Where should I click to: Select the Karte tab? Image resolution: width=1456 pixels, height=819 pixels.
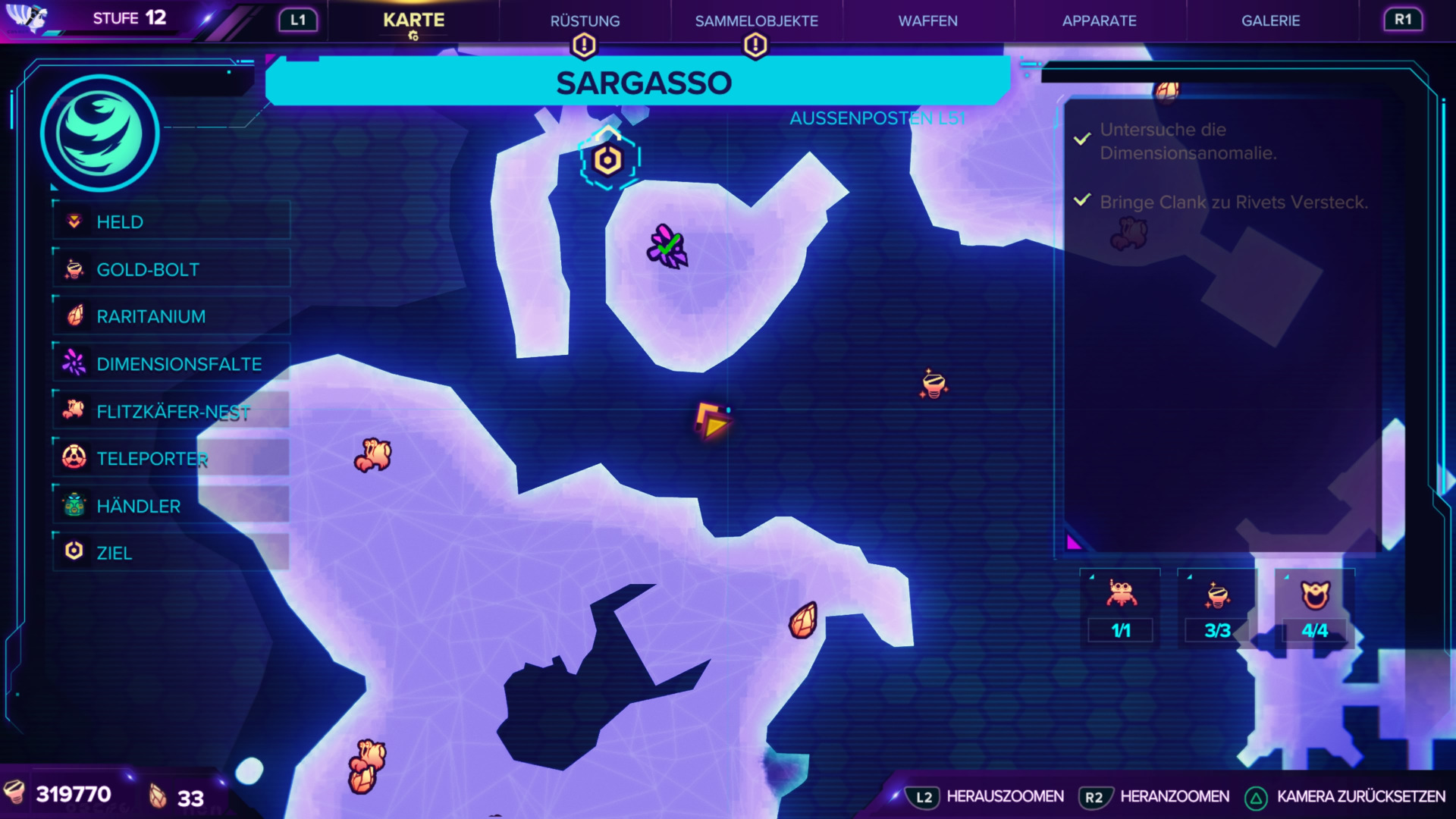click(413, 20)
